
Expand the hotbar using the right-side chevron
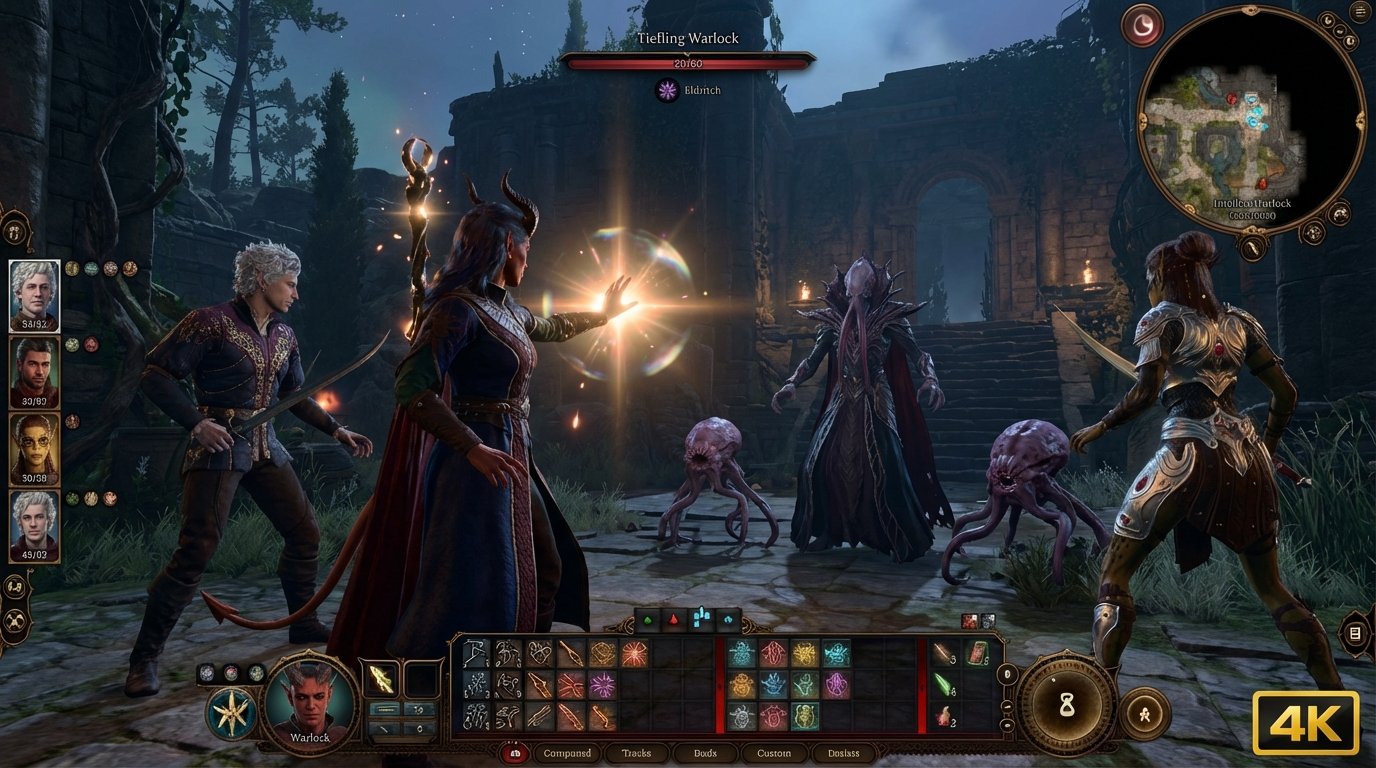click(x=1007, y=675)
